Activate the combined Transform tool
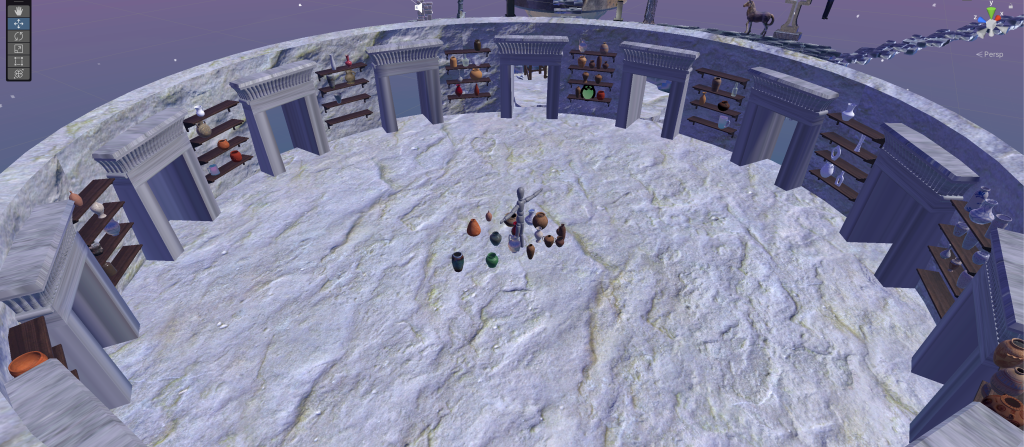This screenshot has height=447, width=1024. coord(18,73)
